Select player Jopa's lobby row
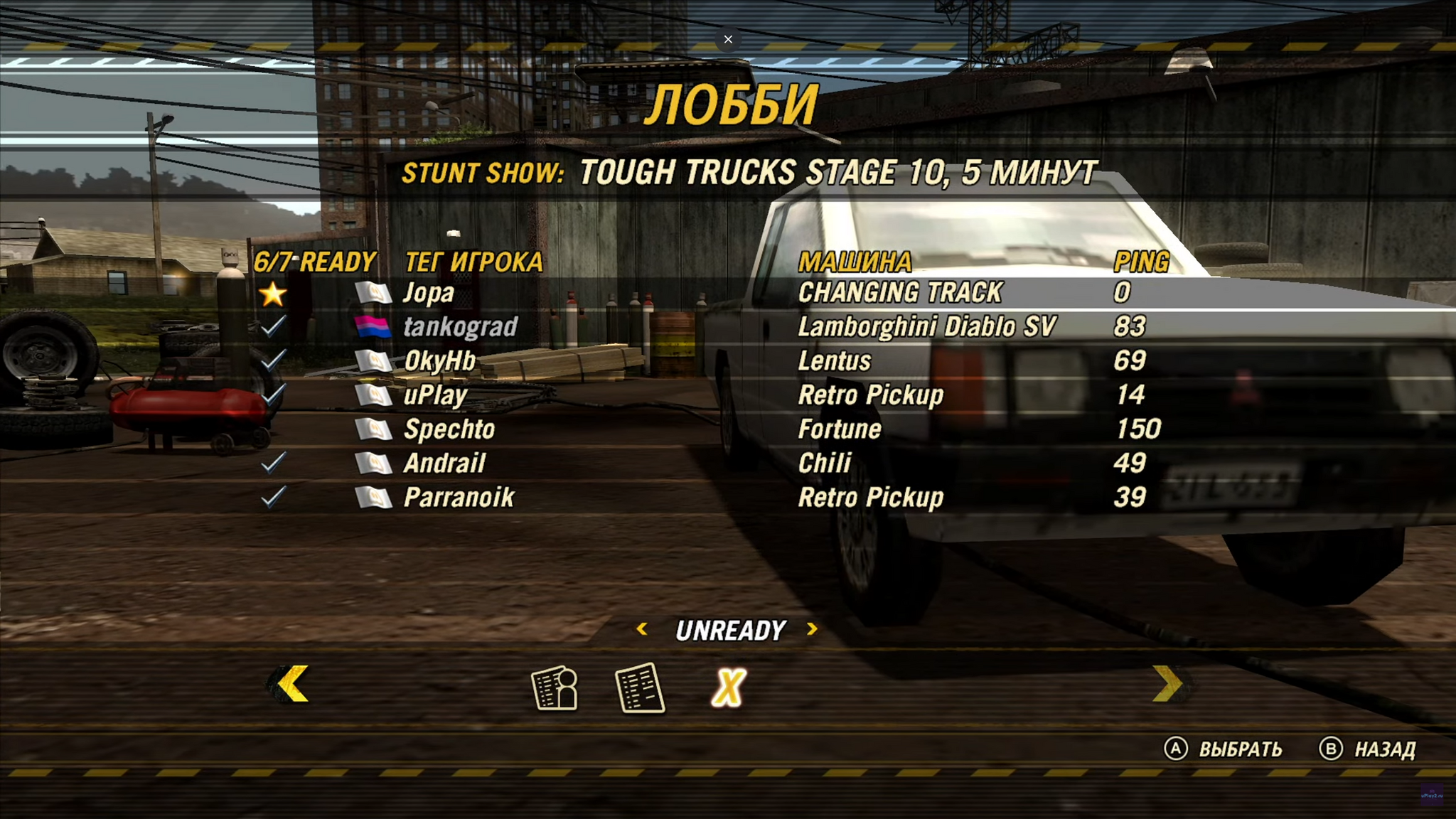This screenshot has height=819, width=1456. click(x=428, y=293)
